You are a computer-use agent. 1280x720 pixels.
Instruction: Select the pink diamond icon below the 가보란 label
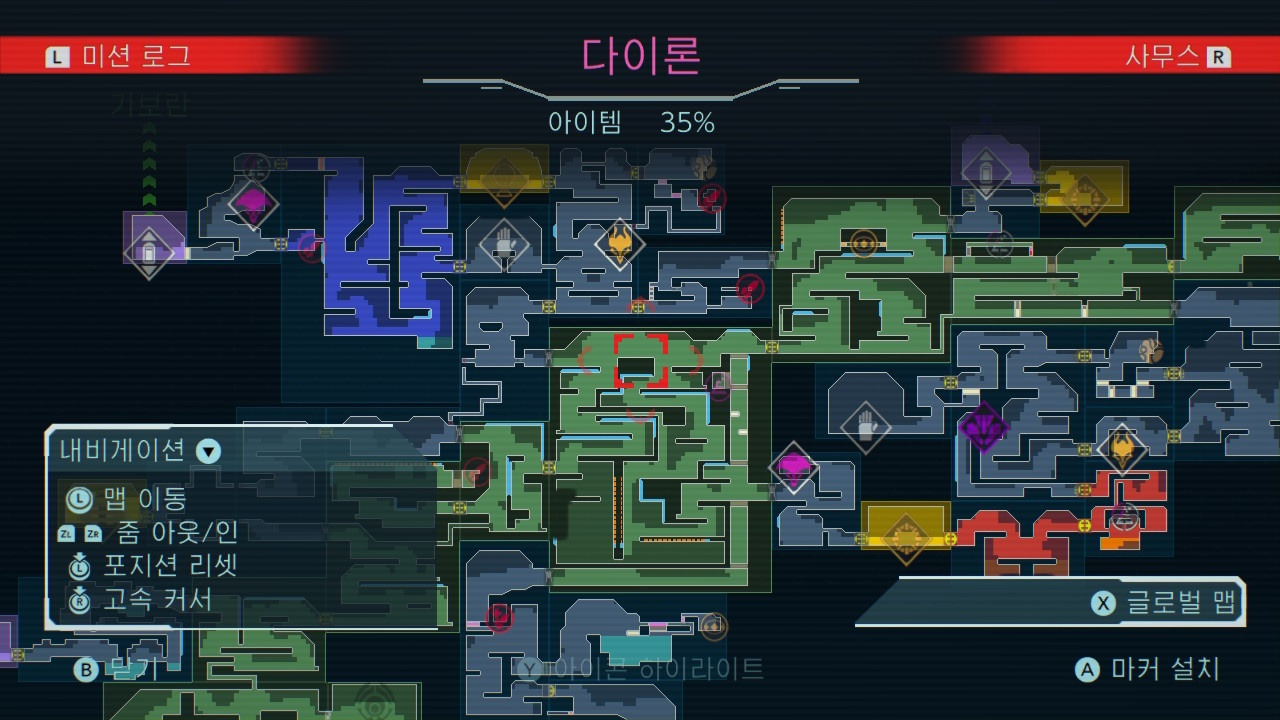pos(251,205)
